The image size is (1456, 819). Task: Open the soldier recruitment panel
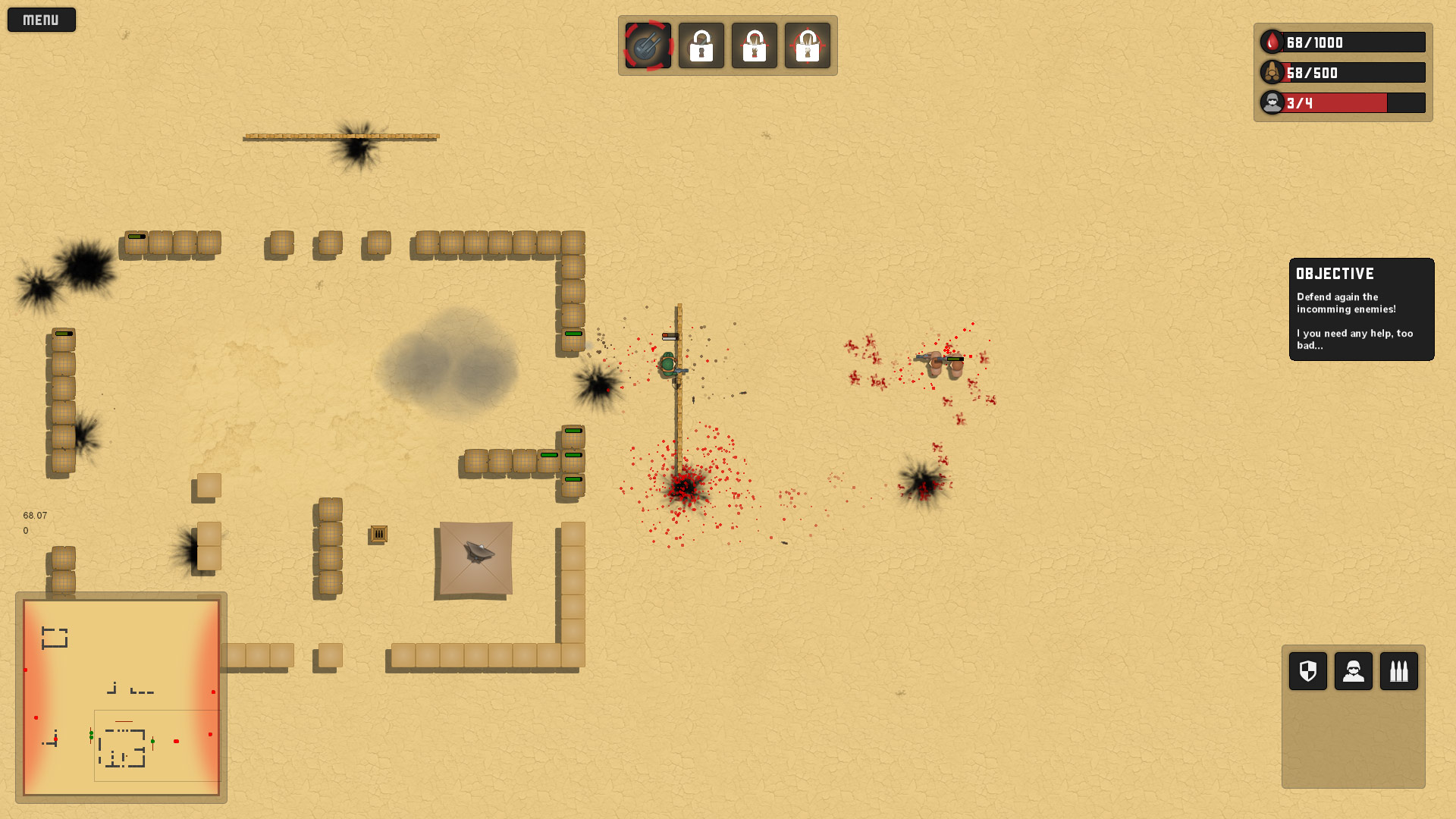(1353, 670)
